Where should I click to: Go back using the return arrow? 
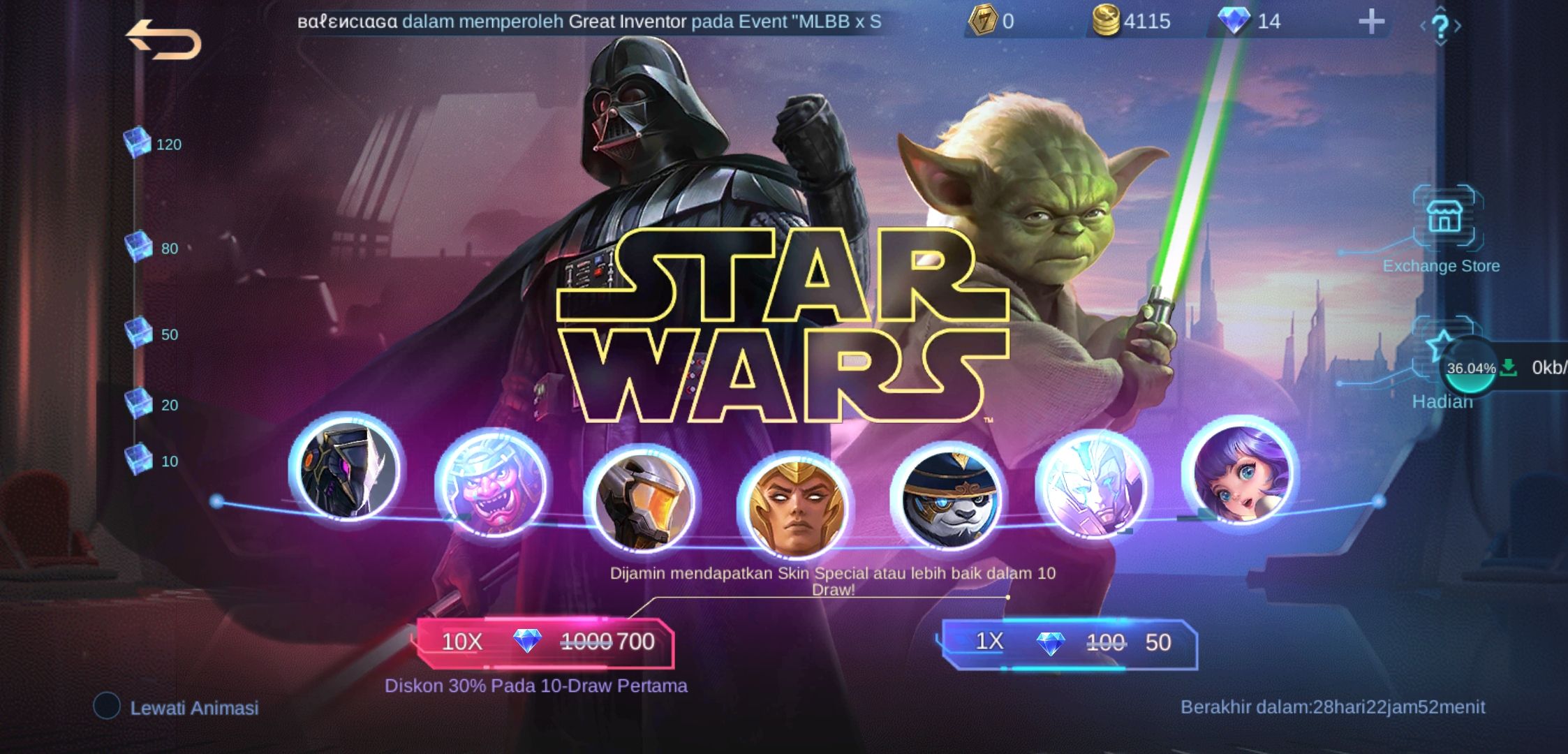click(x=163, y=40)
